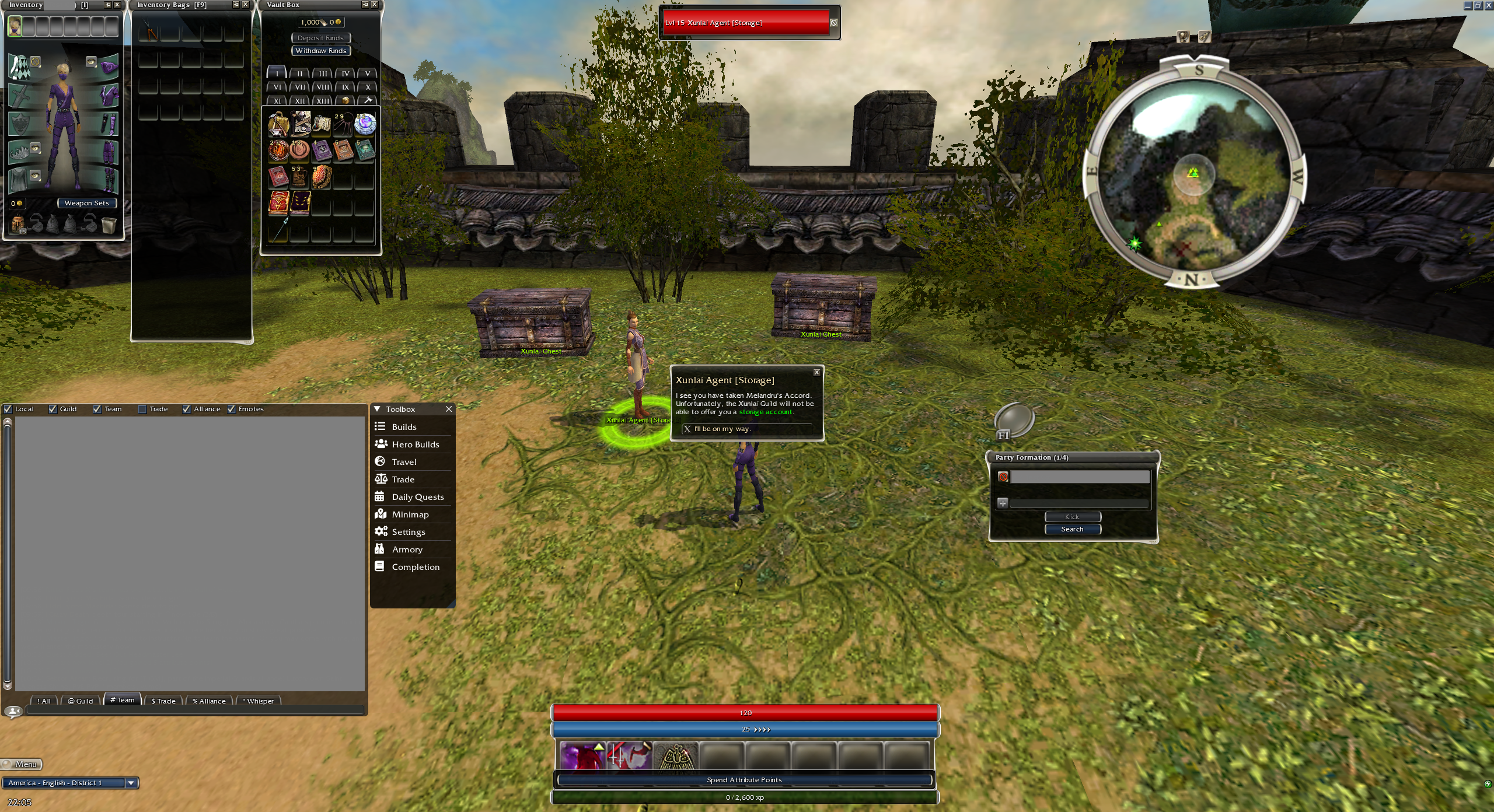Image resolution: width=1494 pixels, height=812 pixels.
Task: Open the district selection dropdown
Action: [131, 783]
